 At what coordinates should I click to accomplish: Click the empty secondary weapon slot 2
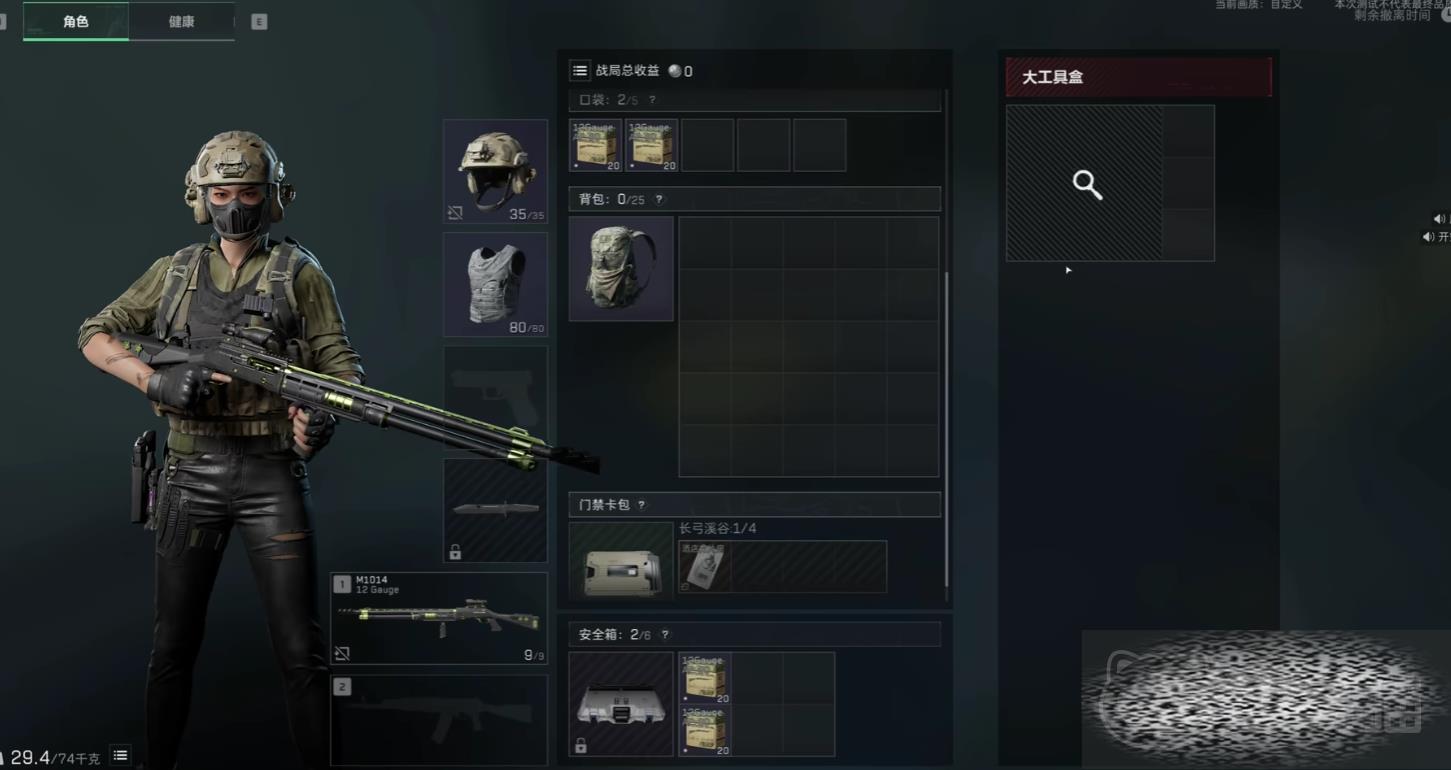click(x=439, y=719)
